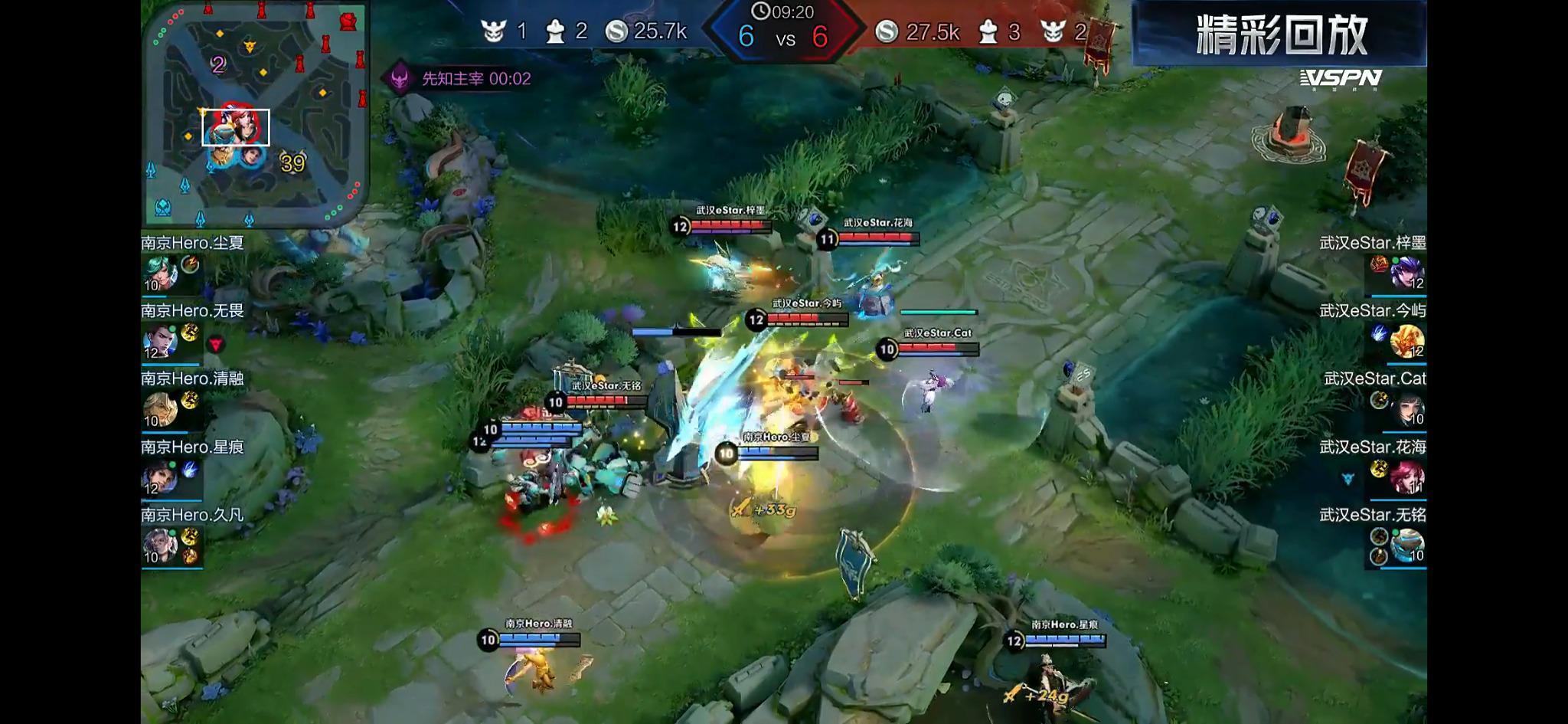Select player 南京Hero.尘夏 portrait
This screenshot has width=1568, height=724.
(x=162, y=272)
